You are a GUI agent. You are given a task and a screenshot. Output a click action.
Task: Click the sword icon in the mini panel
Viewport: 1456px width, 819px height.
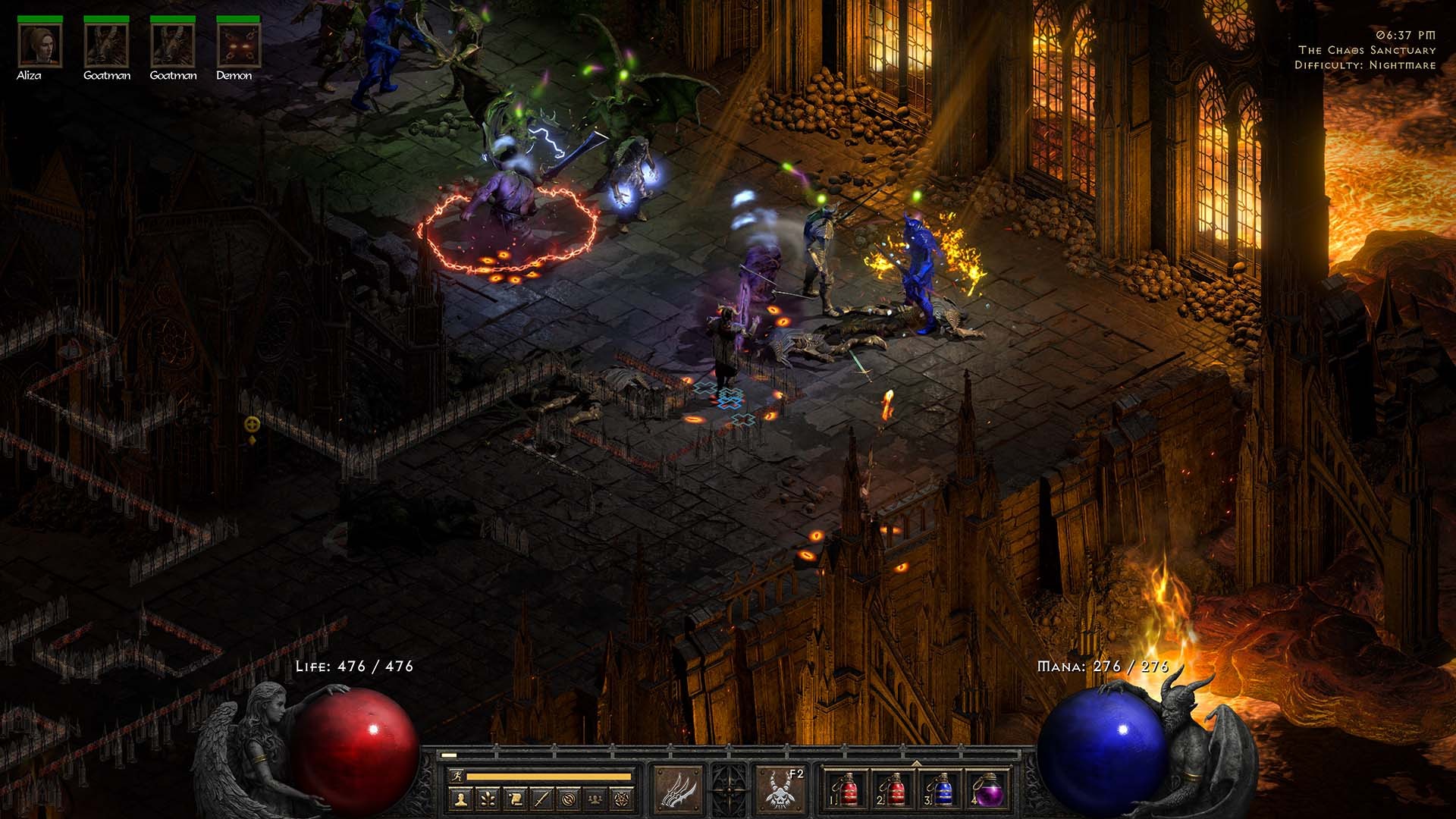click(x=541, y=799)
